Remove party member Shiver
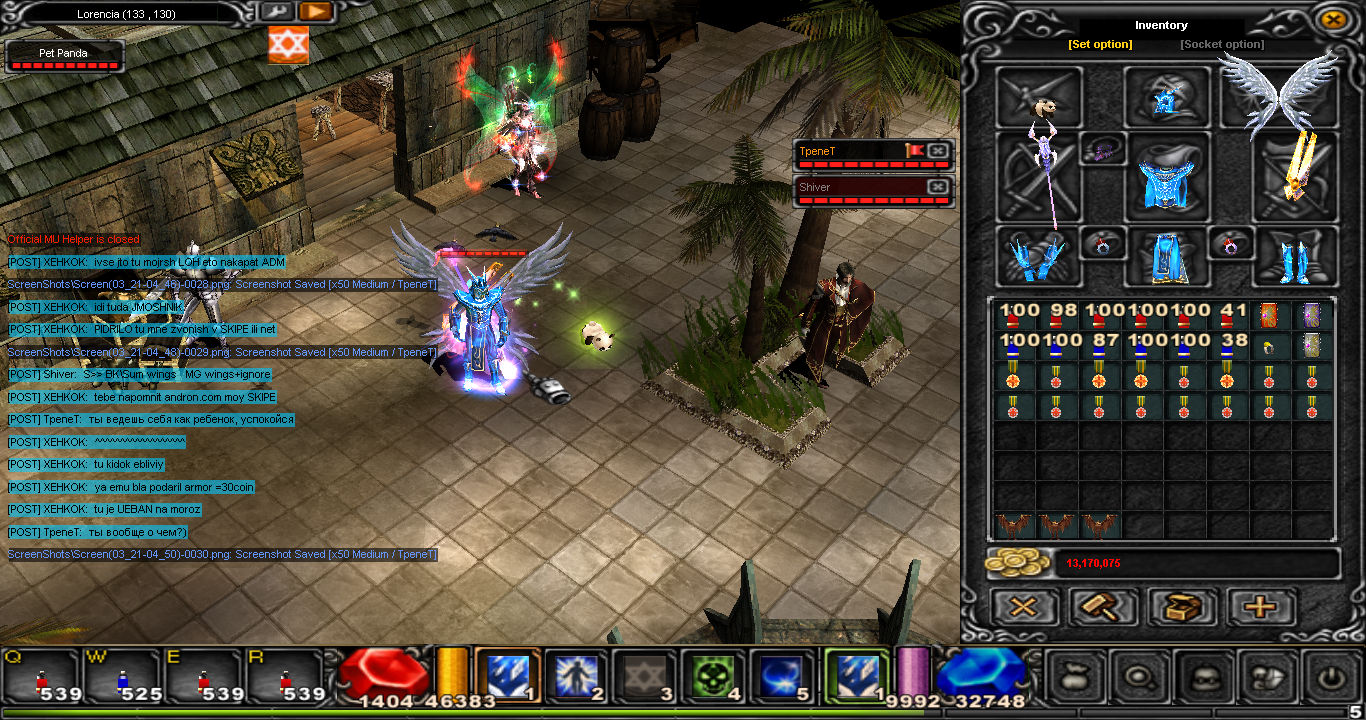The image size is (1366, 720). (938, 187)
